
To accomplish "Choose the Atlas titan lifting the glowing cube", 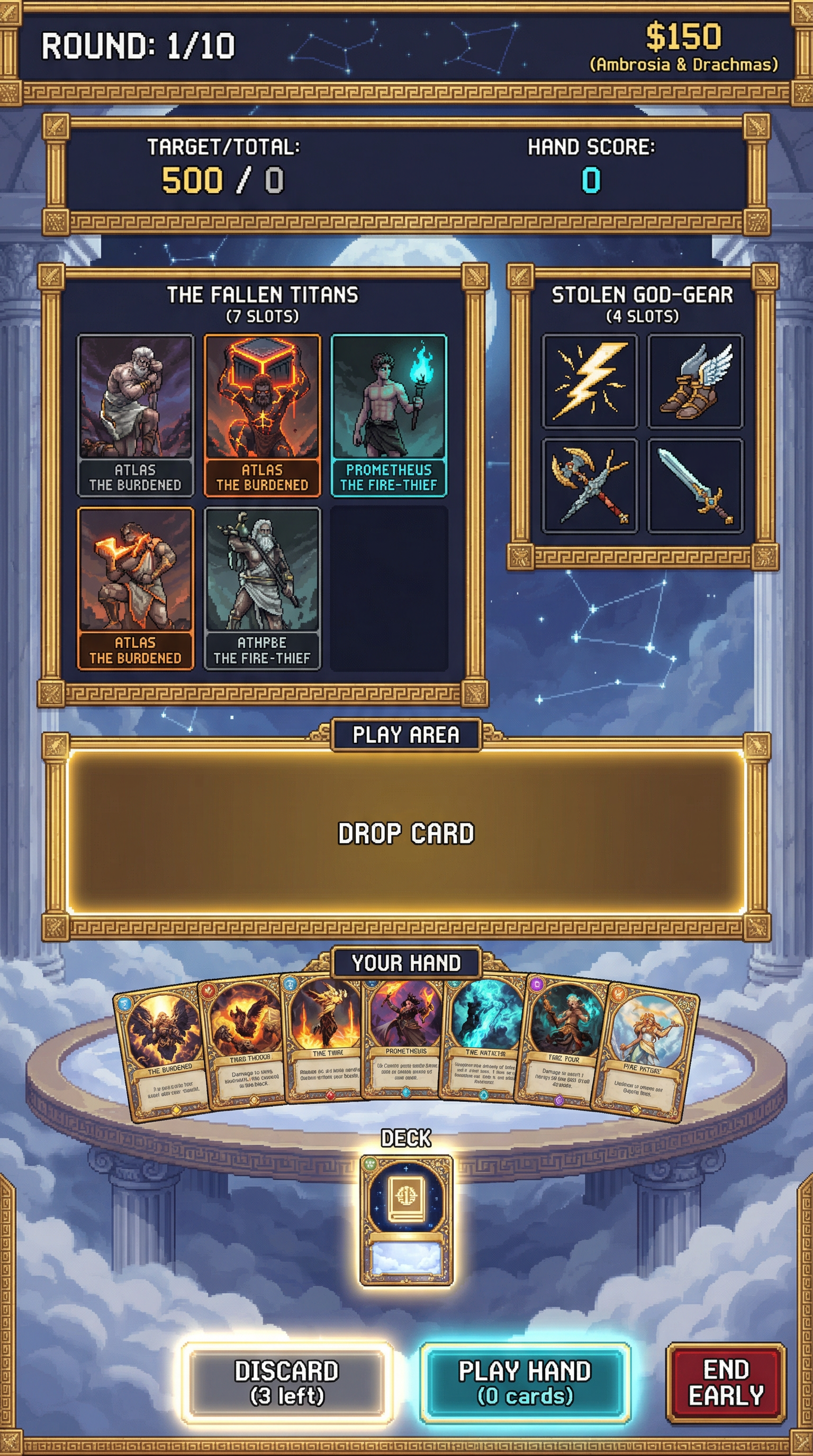I will 263,415.
